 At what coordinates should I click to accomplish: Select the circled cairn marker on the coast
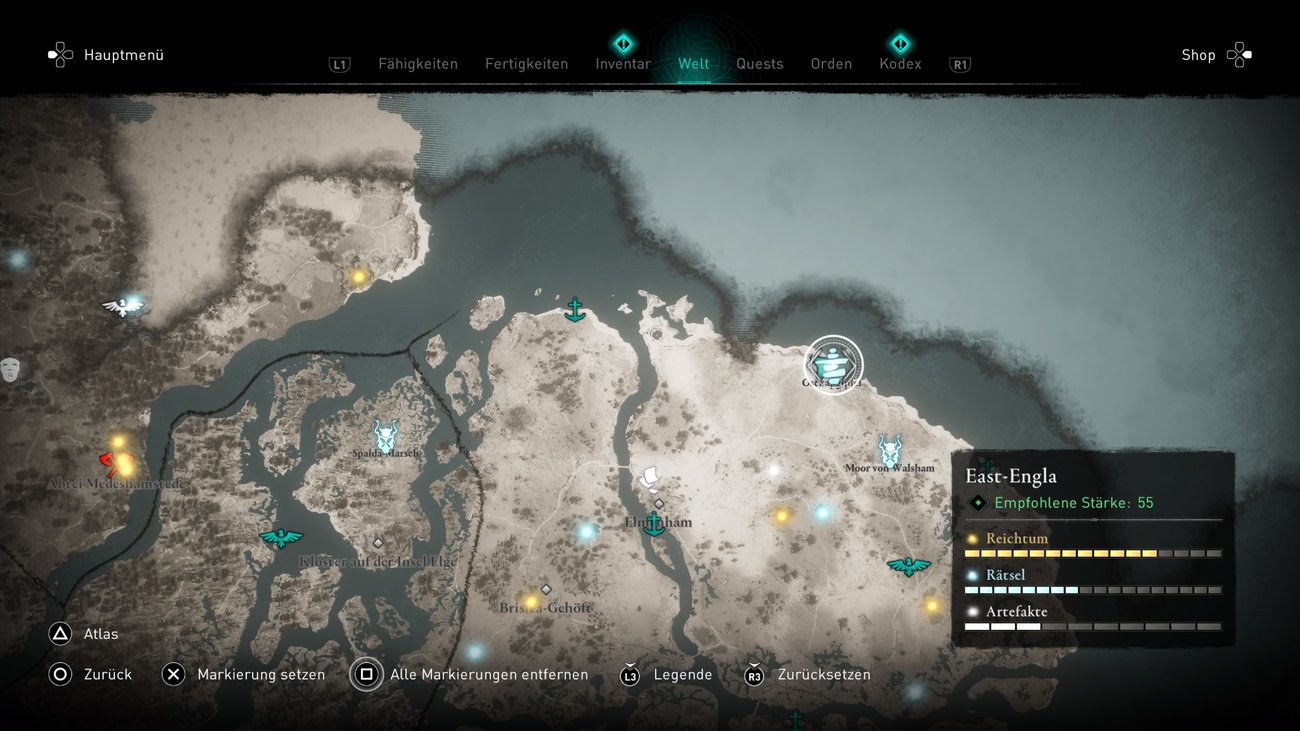(833, 364)
